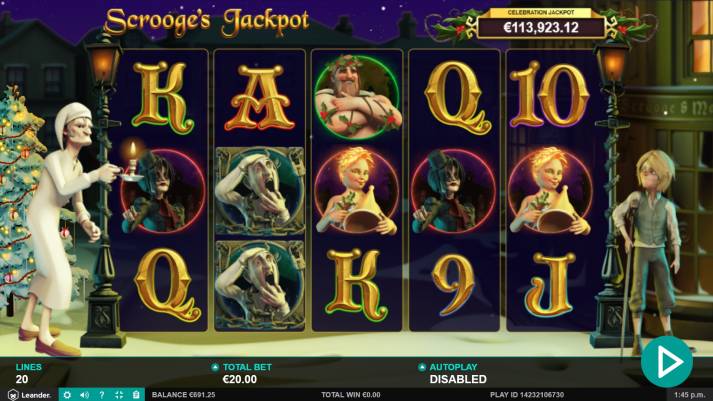Open the paytable clipboard icon
This screenshot has height=401, width=713.
point(135,395)
